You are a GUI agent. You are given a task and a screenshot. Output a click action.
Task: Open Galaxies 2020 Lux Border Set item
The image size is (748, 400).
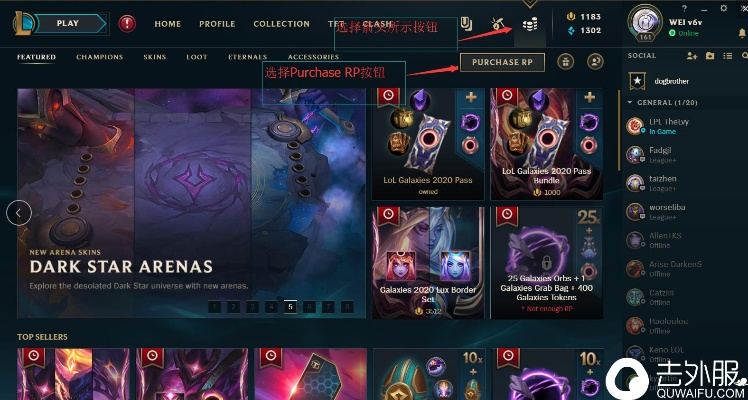click(x=428, y=261)
